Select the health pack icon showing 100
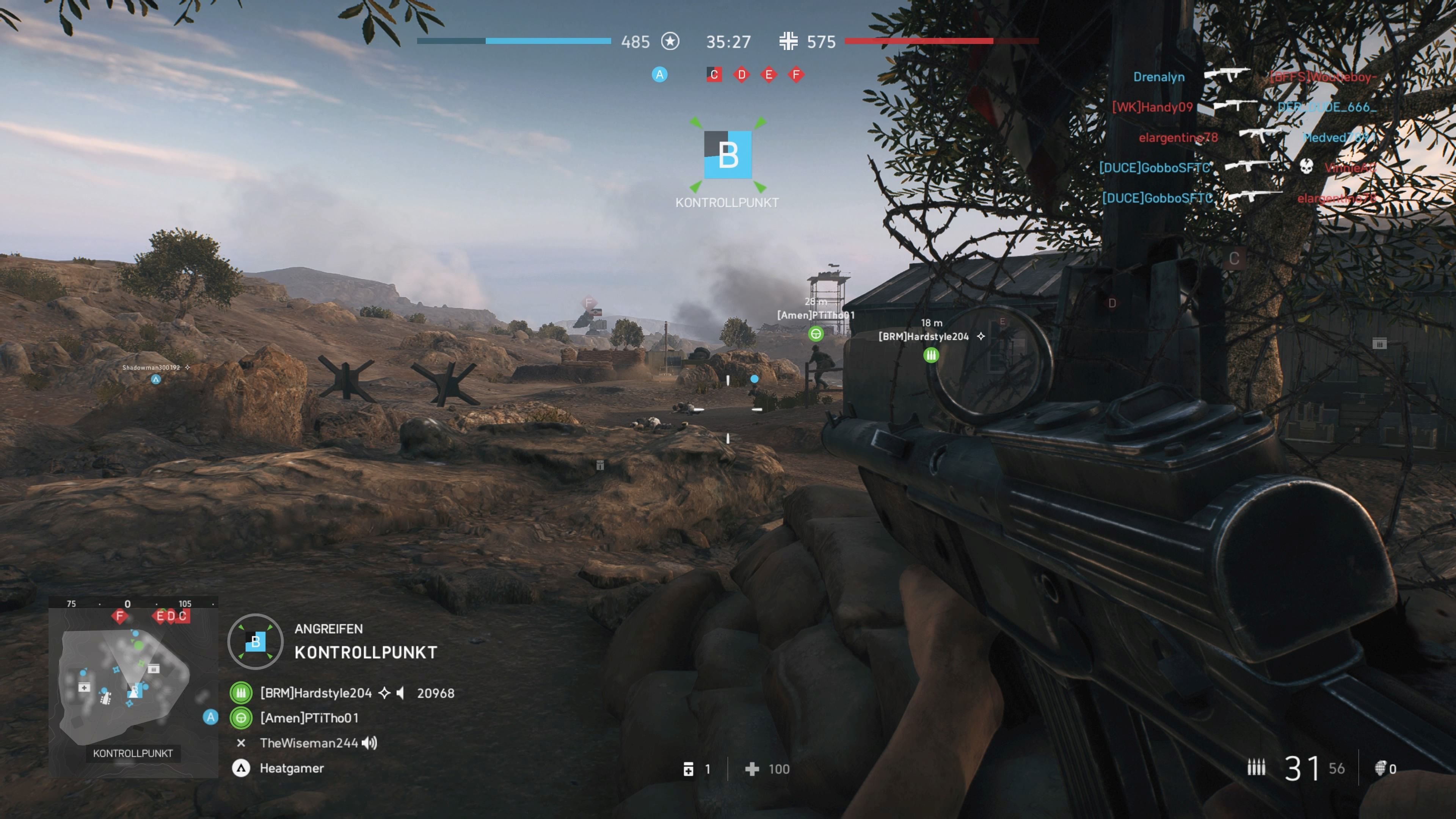The height and width of the screenshot is (819, 1456). (x=752, y=769)
